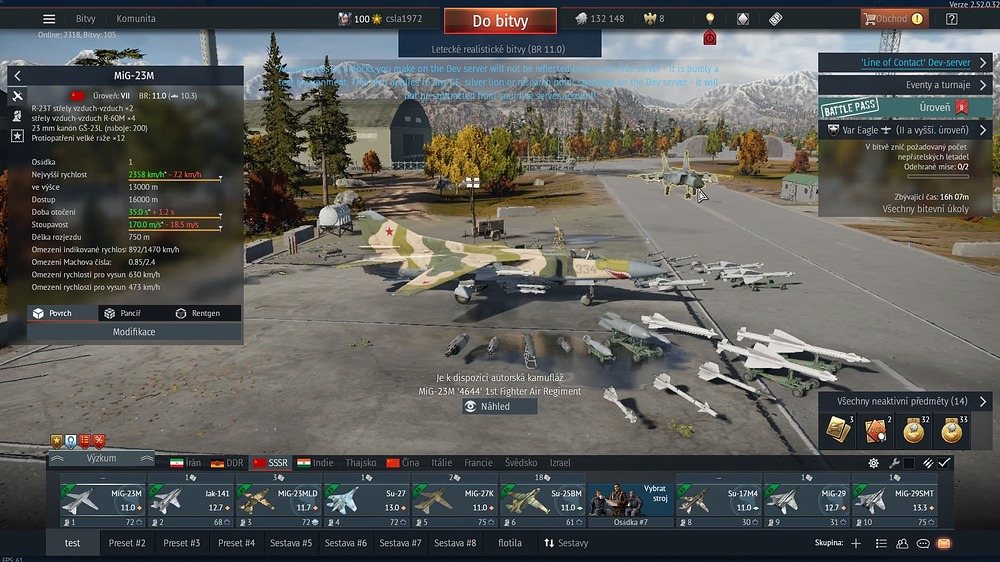The width and height of the screenshot is (1000, 562).
Task: Open the hamburger main menu
Action: (49, 19)
